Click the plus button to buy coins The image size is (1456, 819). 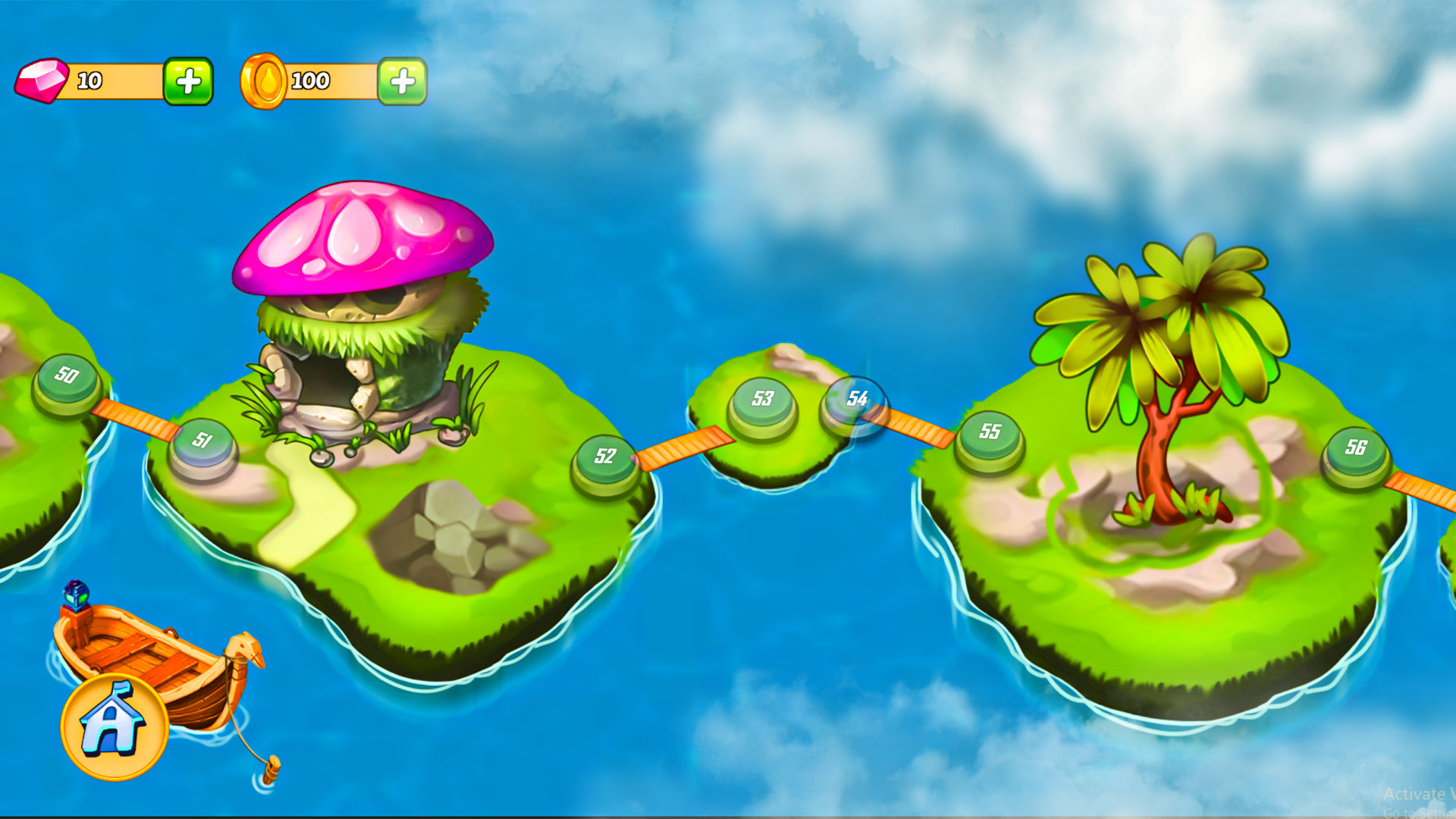pyautogui.click(x=403, y=81)
